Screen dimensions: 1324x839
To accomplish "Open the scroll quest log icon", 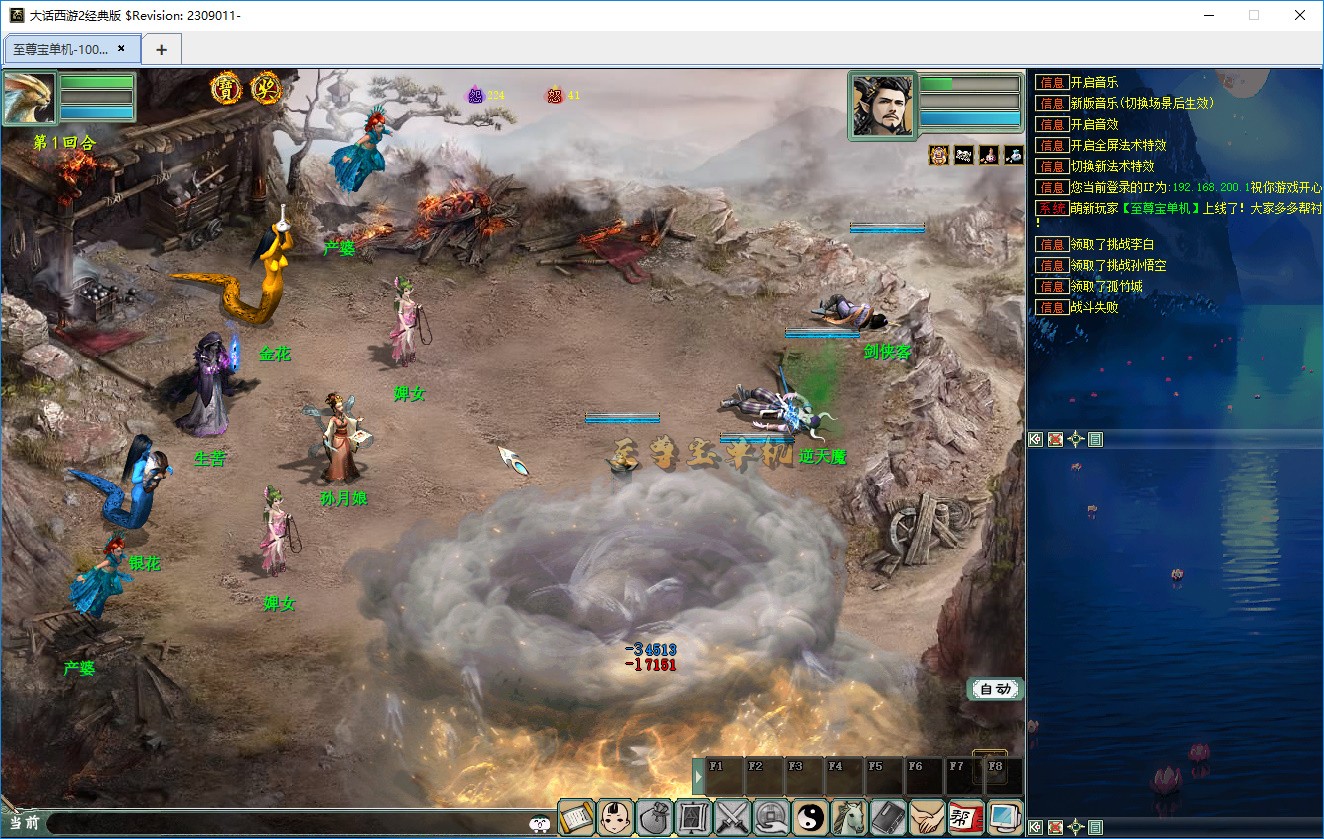I will (x=576, y=818).
